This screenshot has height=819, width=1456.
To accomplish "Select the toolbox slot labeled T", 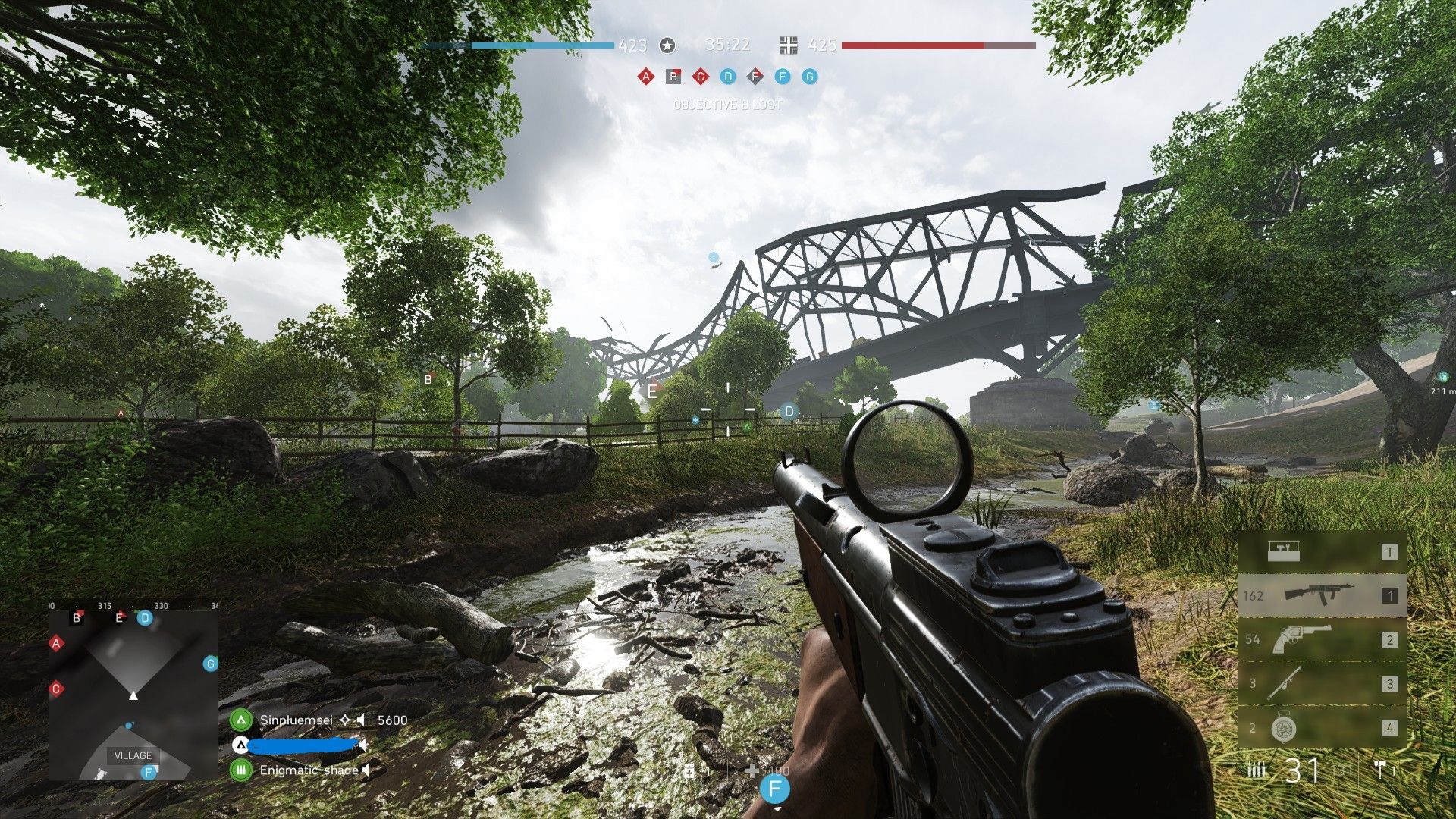I will (1322, 551).
